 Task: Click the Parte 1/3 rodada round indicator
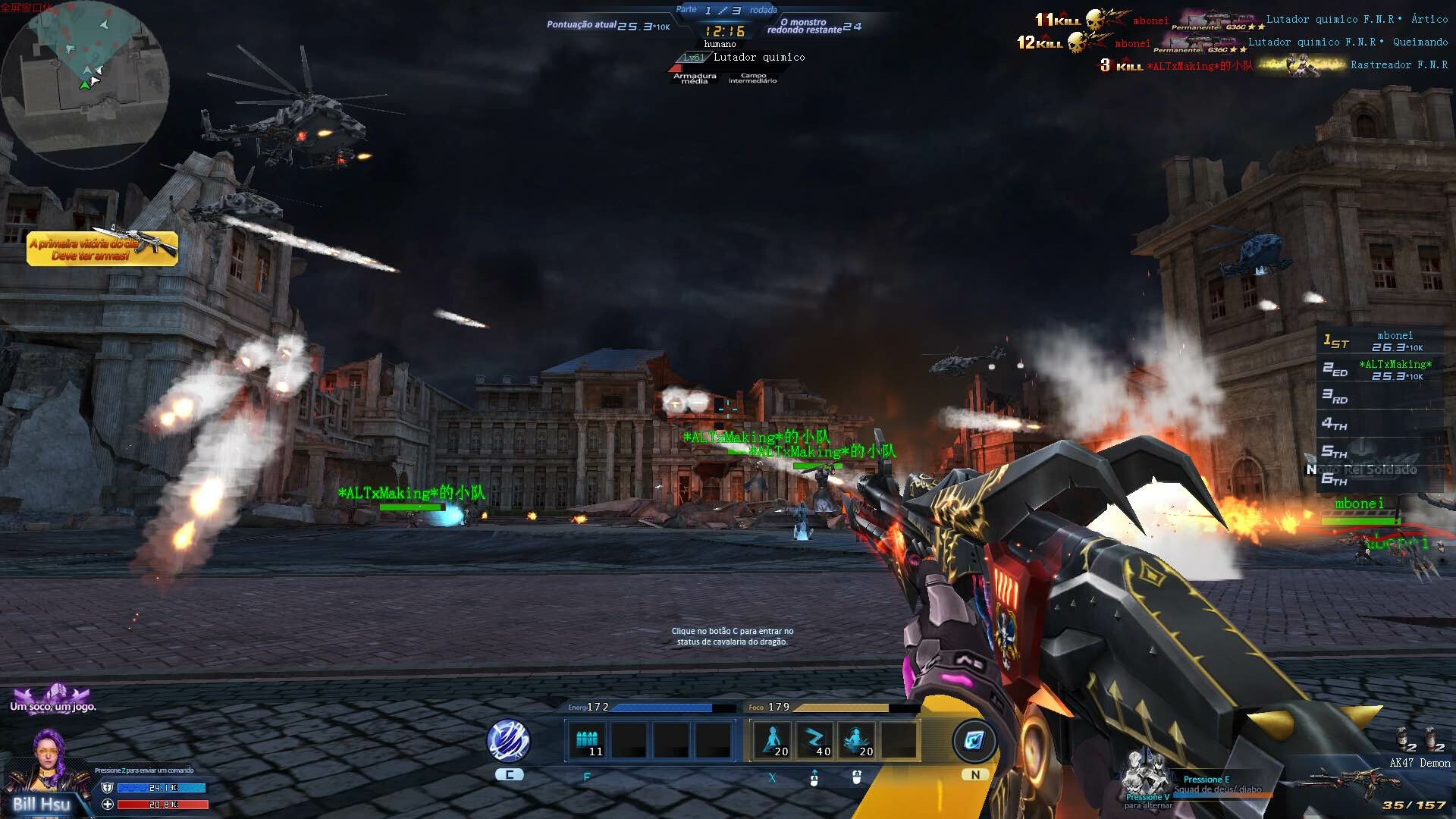(726, 10)
